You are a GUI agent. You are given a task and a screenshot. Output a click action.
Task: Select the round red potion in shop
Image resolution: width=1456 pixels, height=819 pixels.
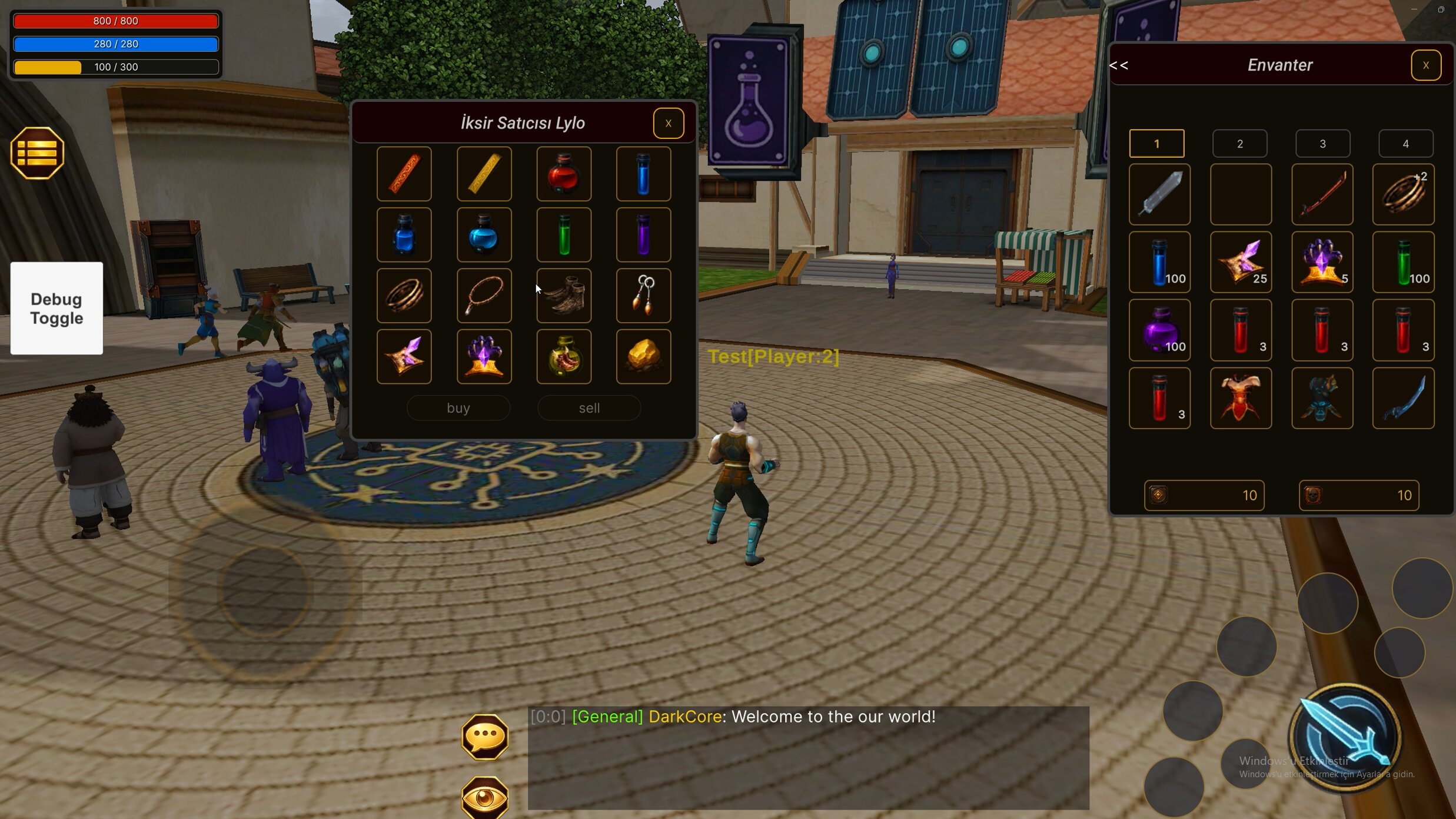click(563, 174)
